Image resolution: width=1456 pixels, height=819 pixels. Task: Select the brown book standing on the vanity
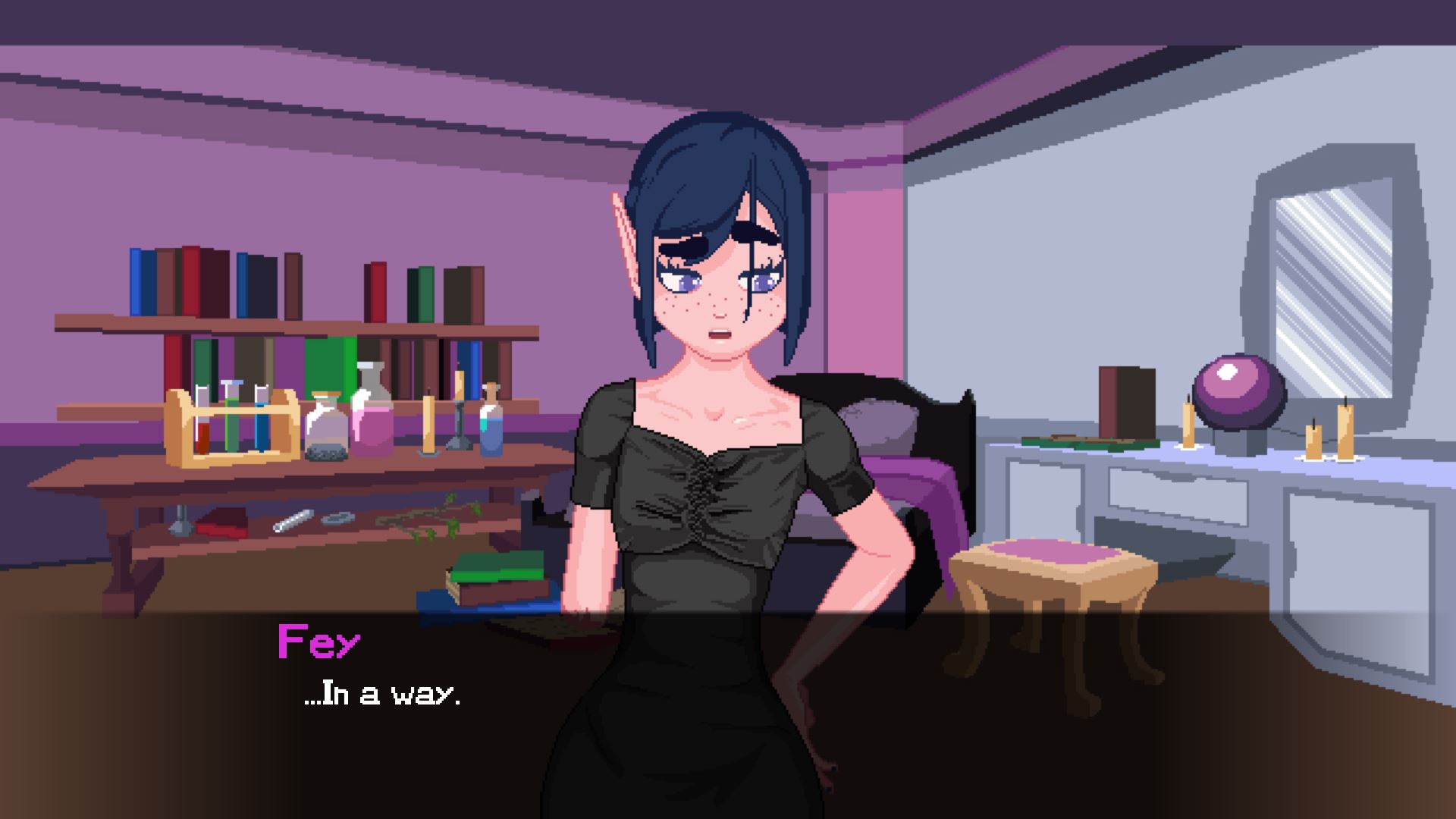tap(1128, 402)
